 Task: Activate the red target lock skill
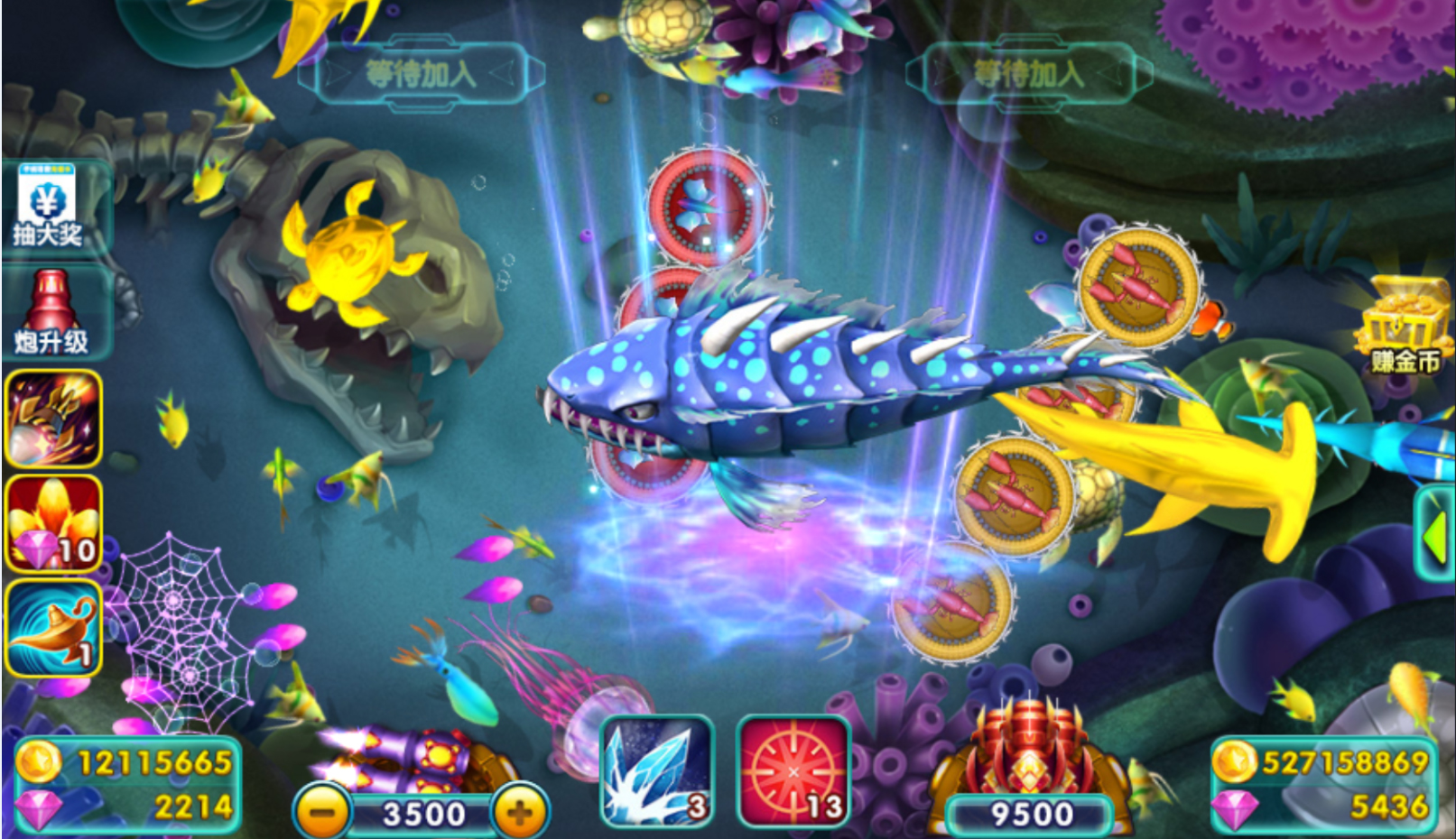pyautogui.click(x=793, y=771)
